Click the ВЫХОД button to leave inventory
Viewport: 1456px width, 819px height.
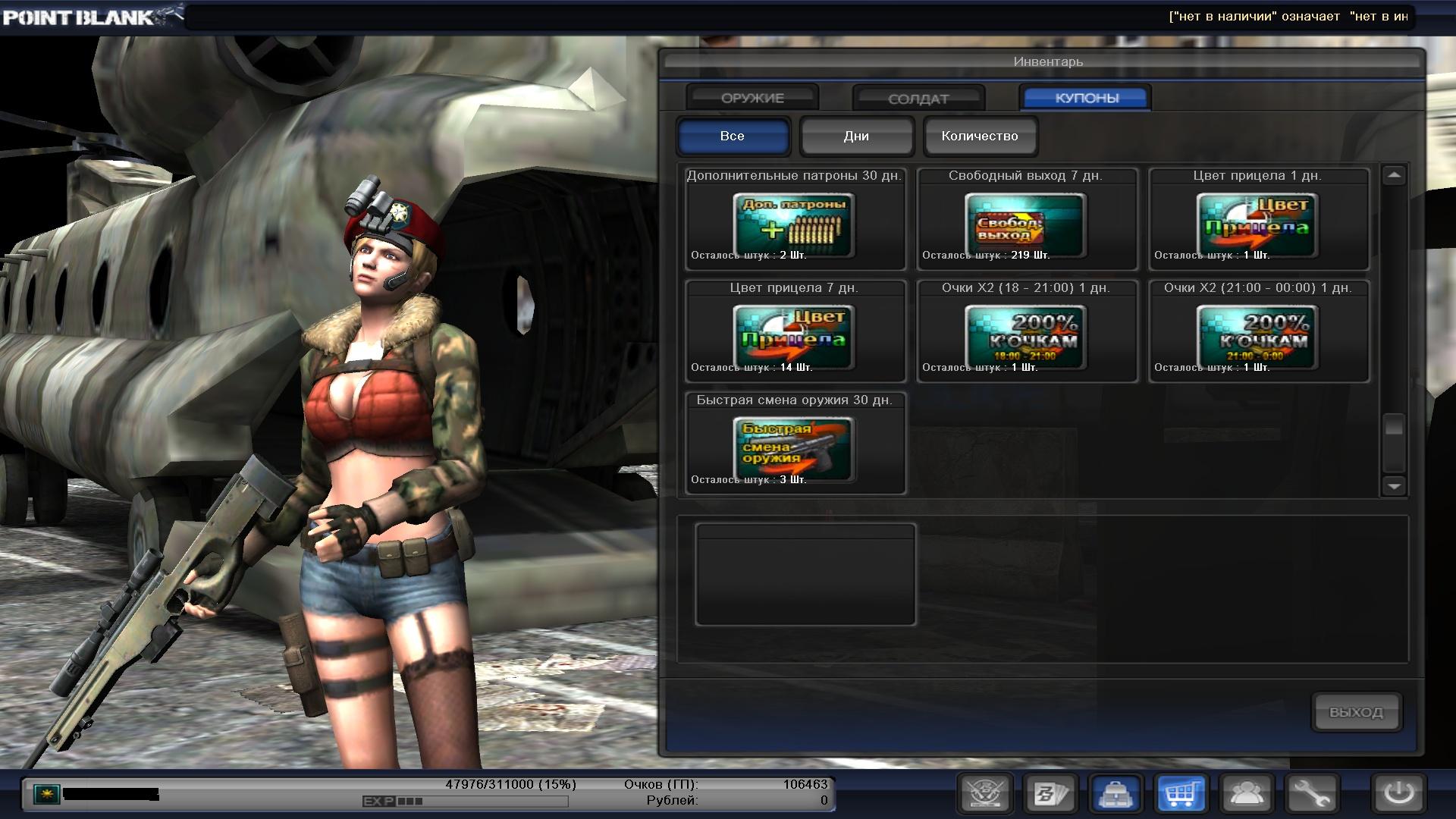pyautogui.click(x=1356, y=712)
